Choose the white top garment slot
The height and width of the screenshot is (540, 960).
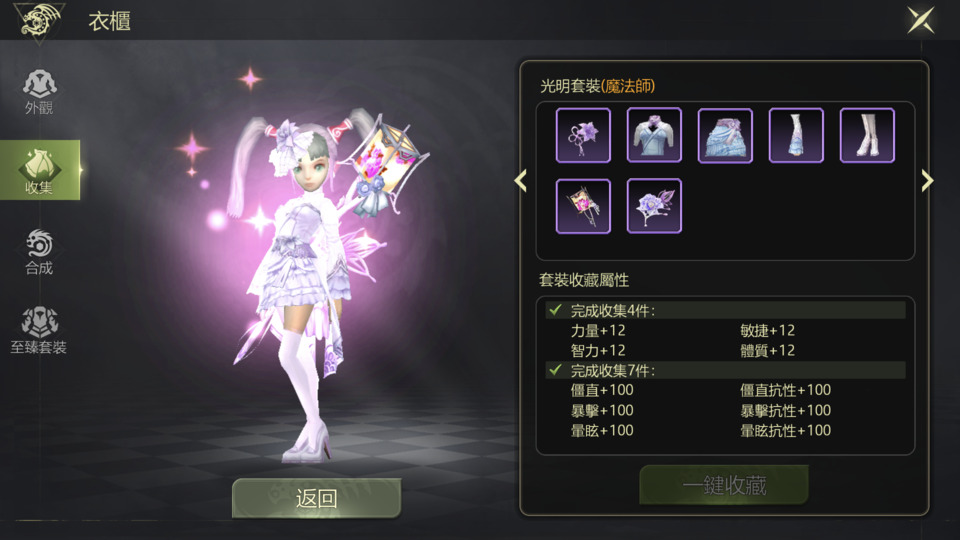[x=654, y=135]
